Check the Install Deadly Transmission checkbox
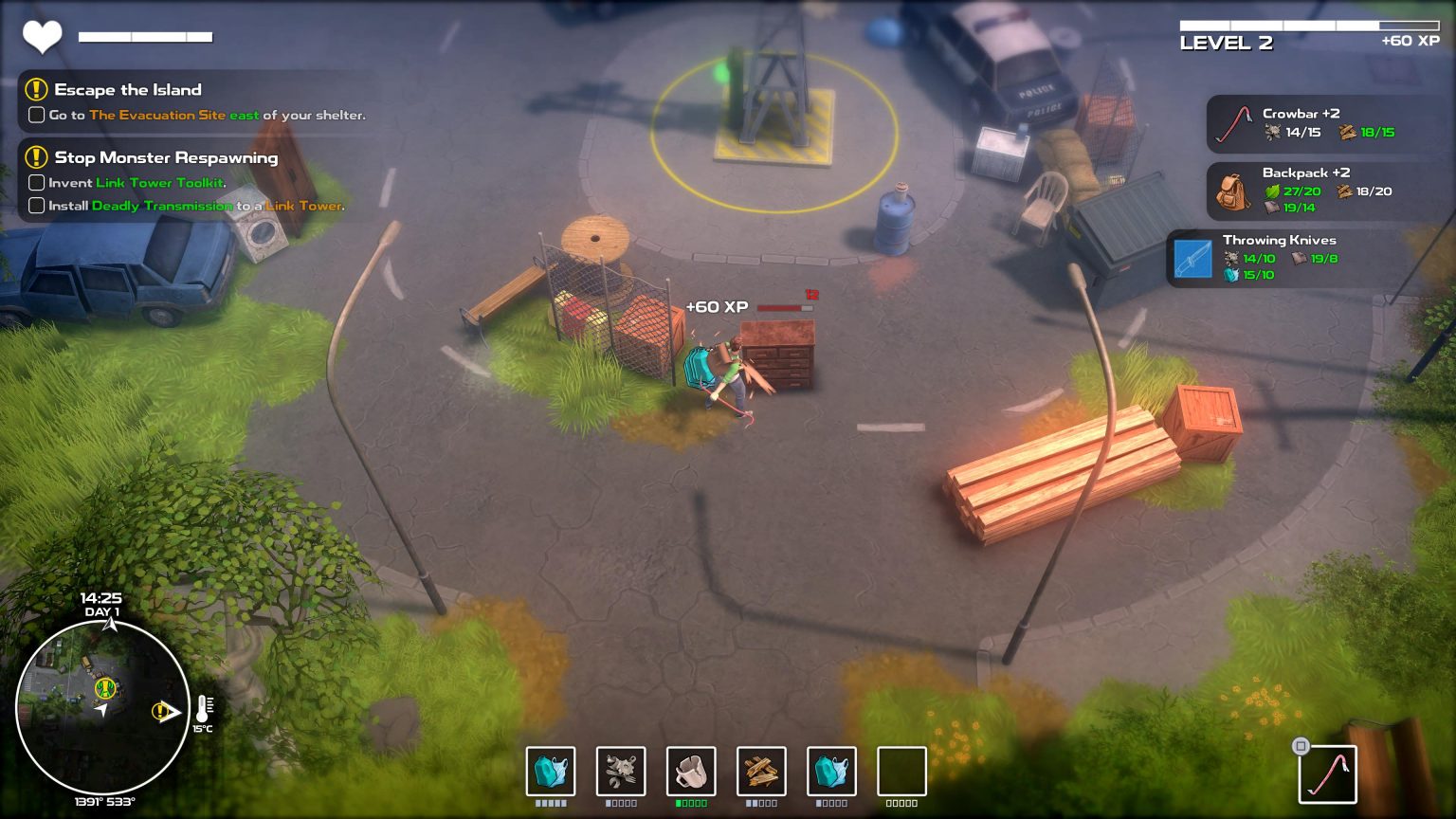The height and width of the screenshot is (819, 1456). coord(36,205)
